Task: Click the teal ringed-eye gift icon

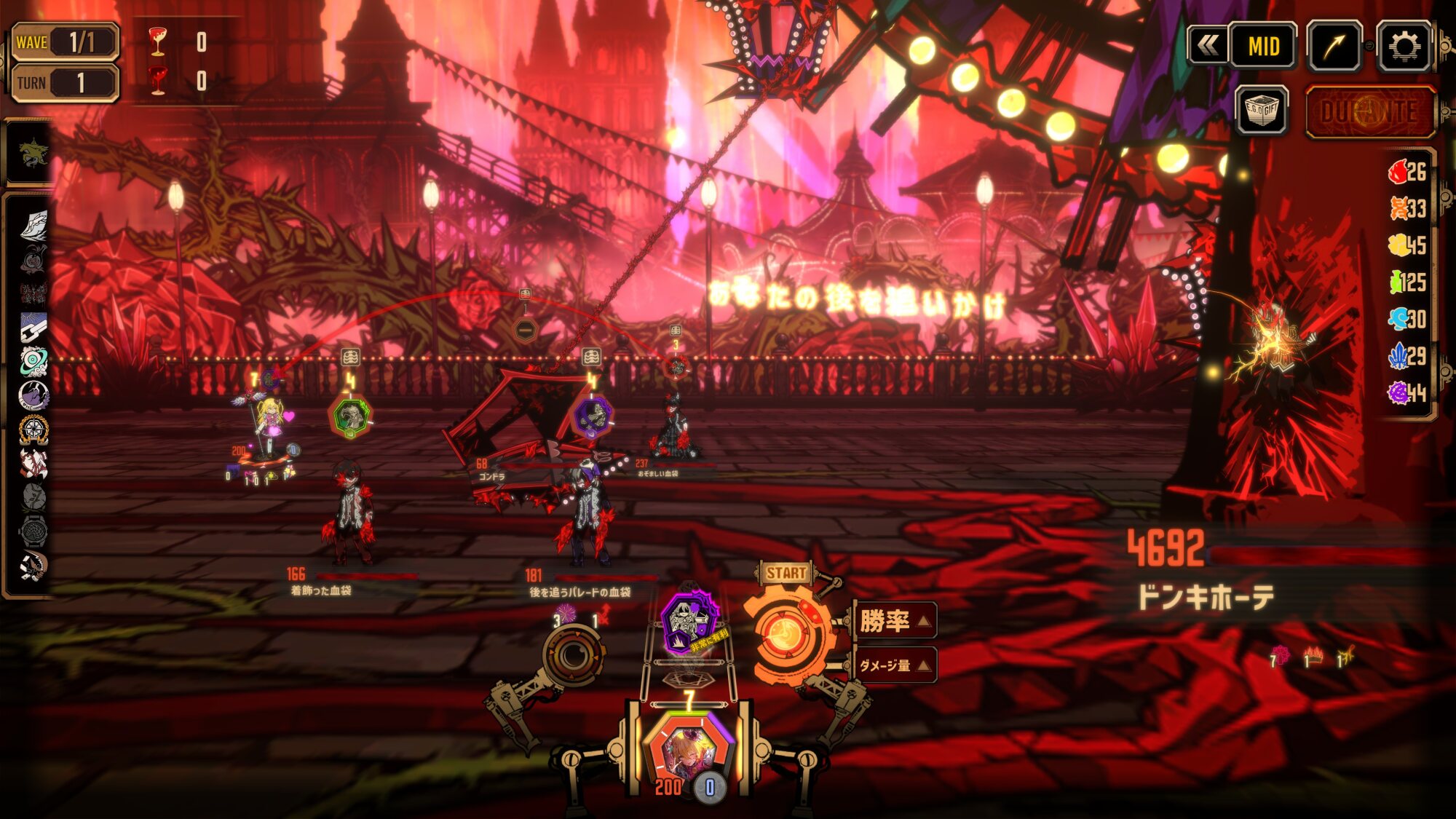Action: [33, 360]
